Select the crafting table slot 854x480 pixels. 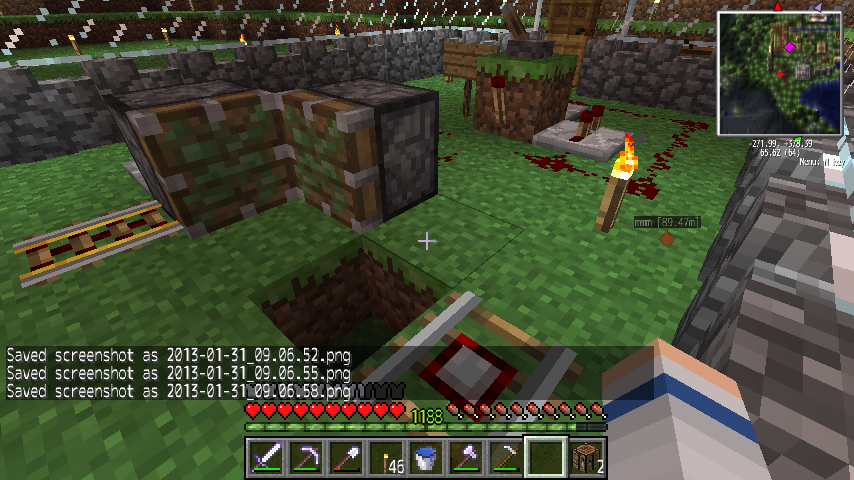tap(585, 458)
